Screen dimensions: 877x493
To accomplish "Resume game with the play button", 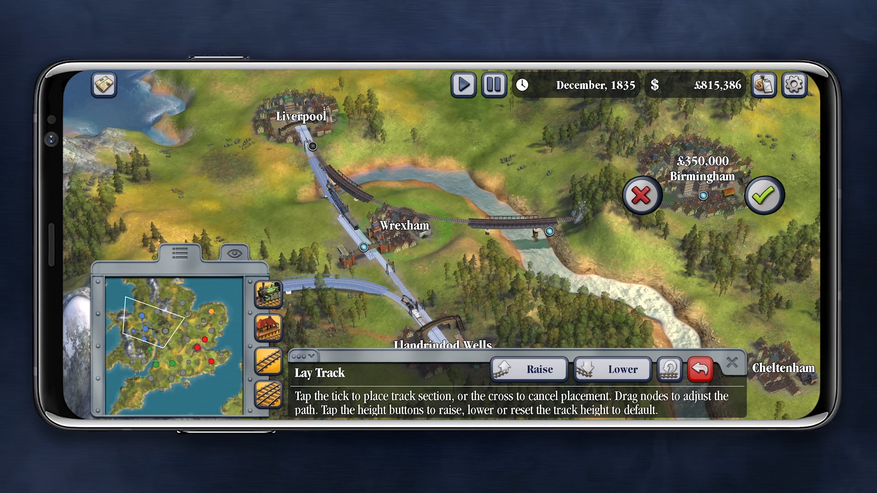I will pos(463,85).
